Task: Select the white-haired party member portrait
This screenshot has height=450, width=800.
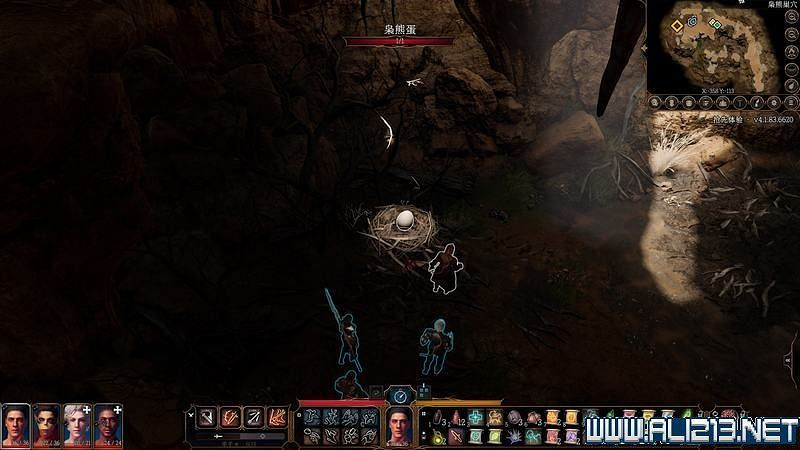Action: 77,425
